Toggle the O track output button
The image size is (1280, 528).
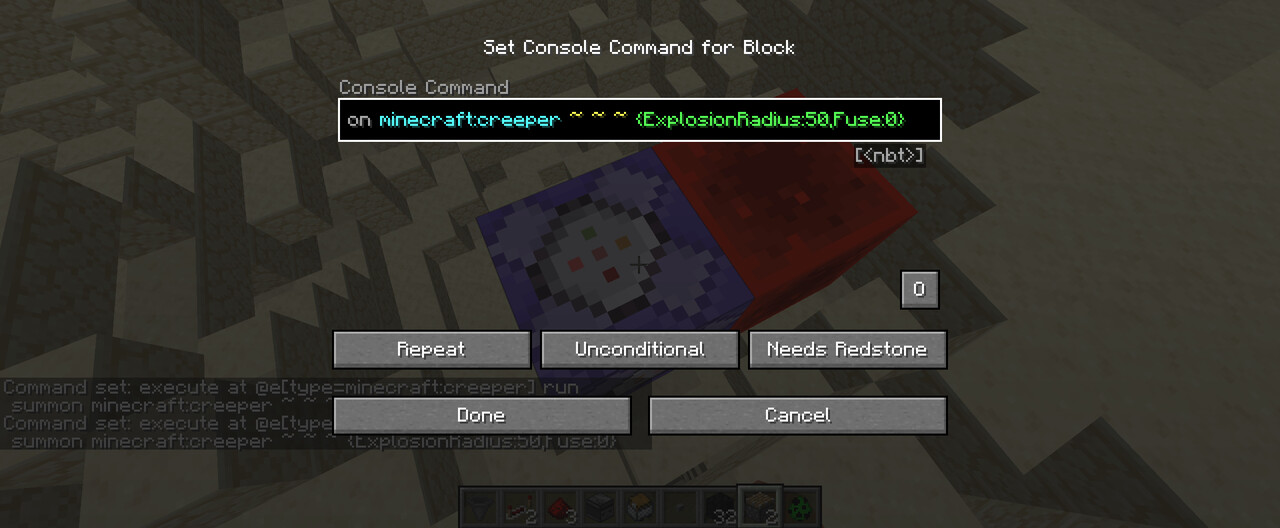tap(919, 290)
